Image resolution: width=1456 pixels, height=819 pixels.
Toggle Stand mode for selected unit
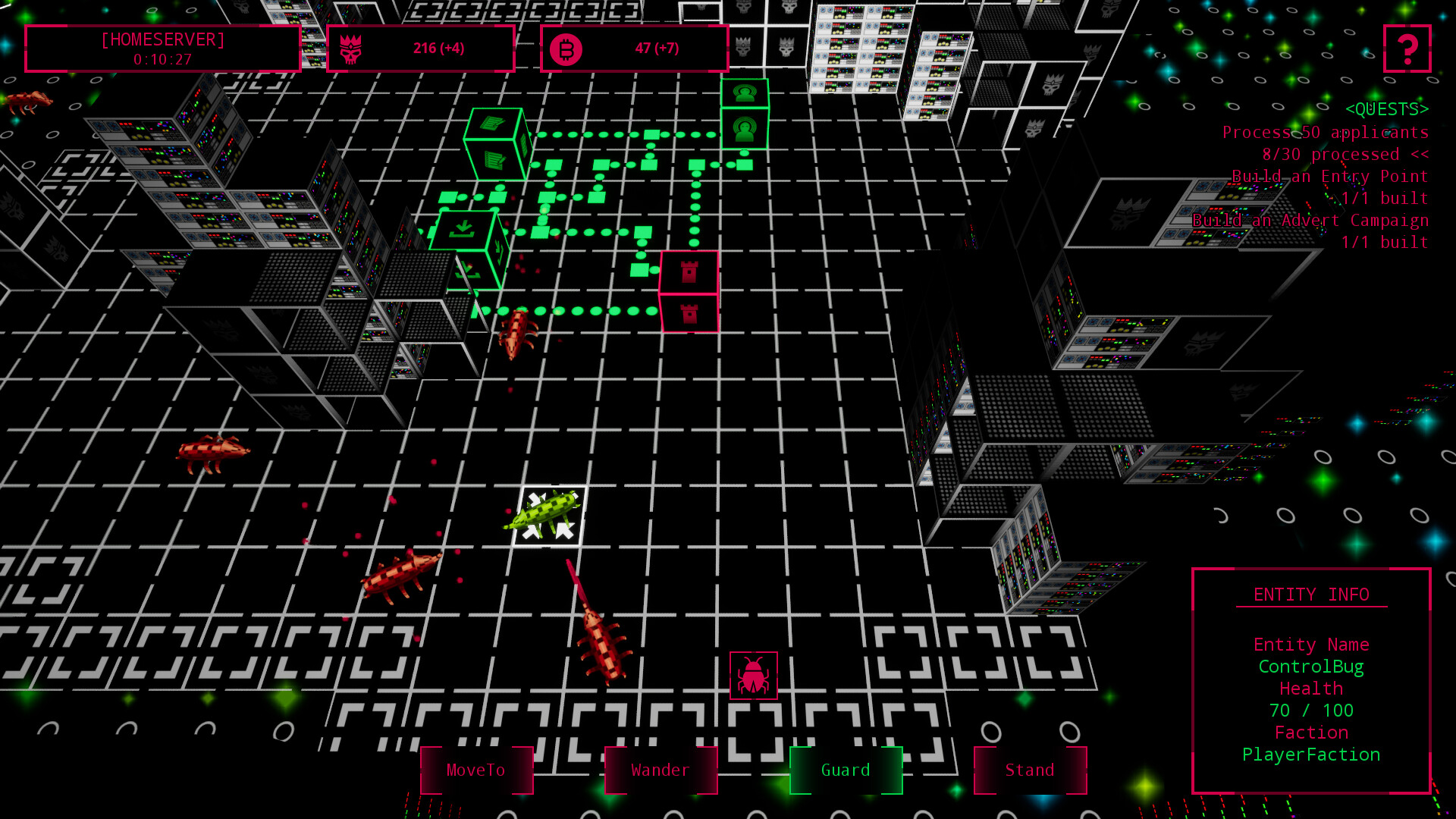[x=1030, y=770]
